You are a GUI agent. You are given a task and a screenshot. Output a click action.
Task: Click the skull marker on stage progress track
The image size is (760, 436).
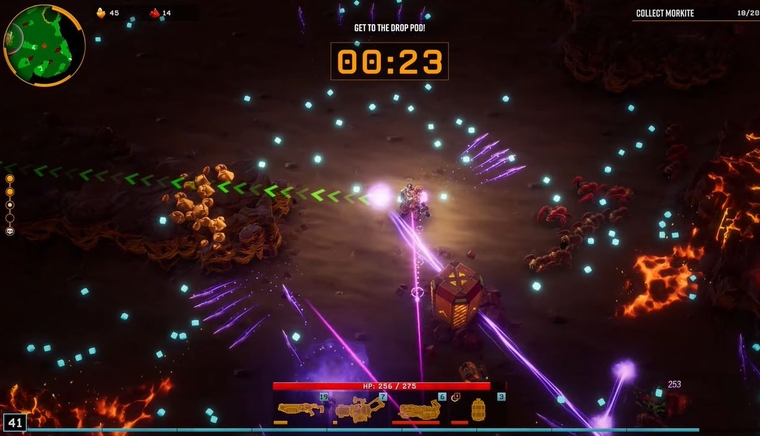coord(10,231)
